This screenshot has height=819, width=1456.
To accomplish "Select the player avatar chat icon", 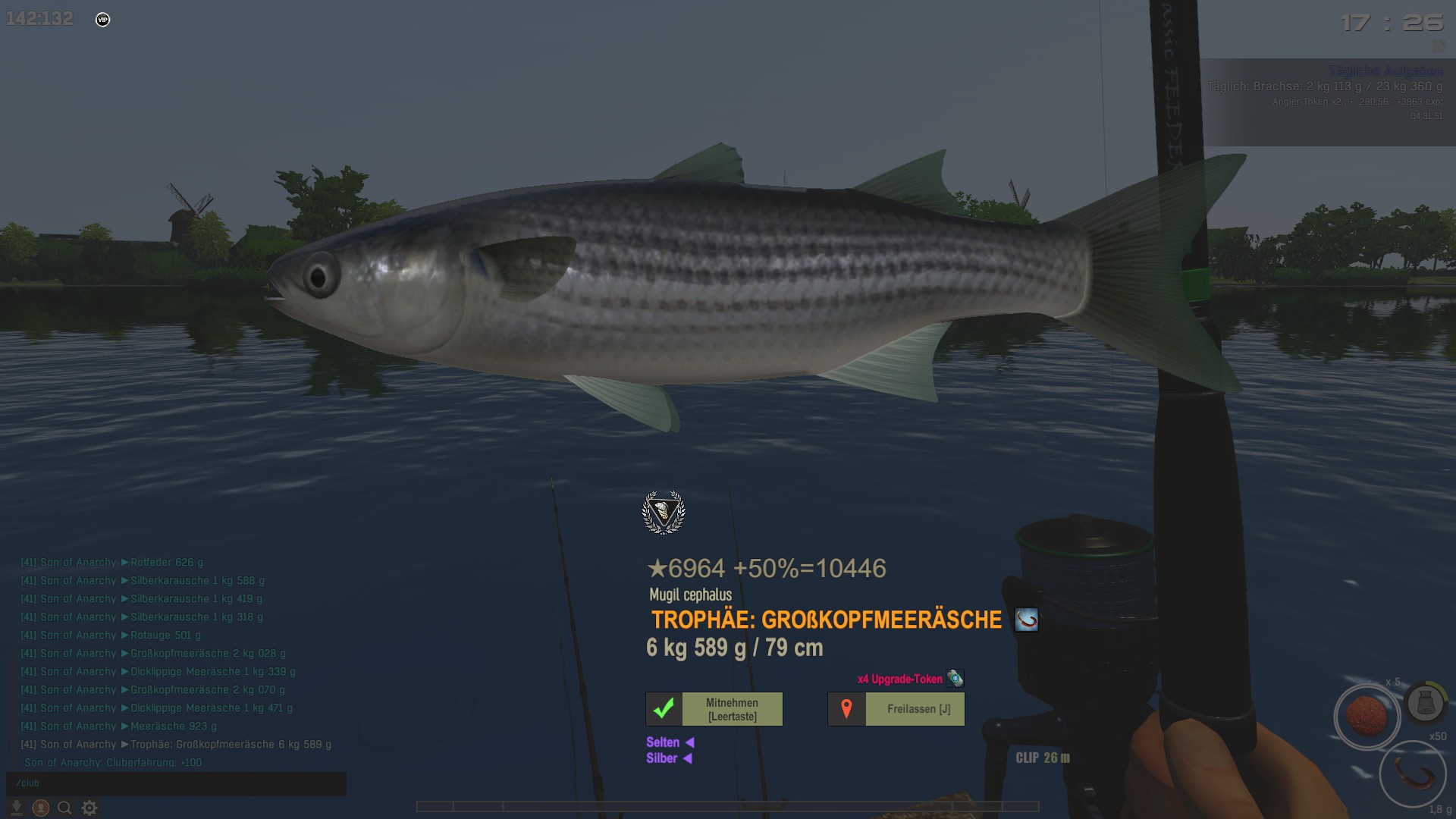I will point(41,808).
